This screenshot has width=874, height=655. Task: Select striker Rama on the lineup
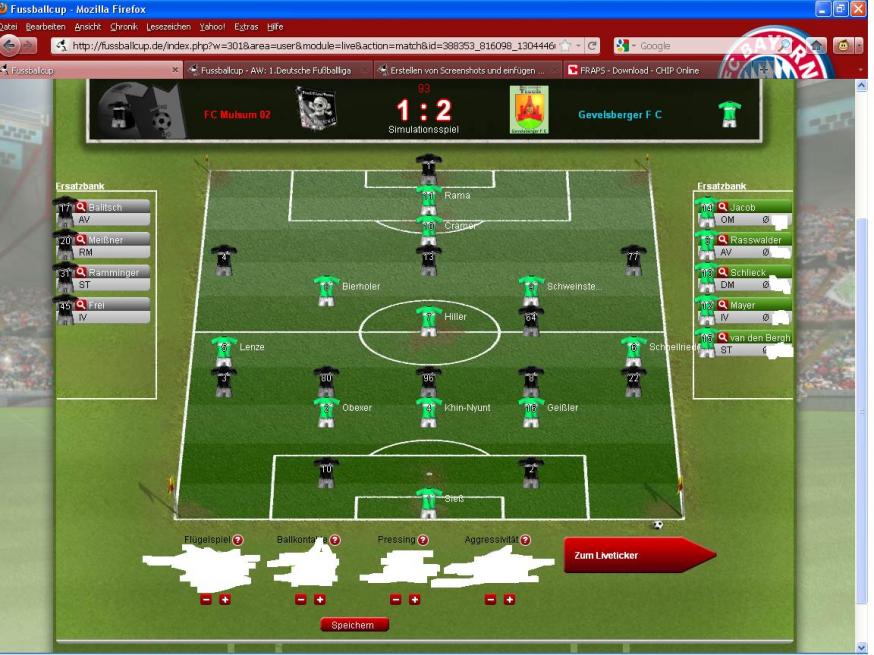point(429,197)
